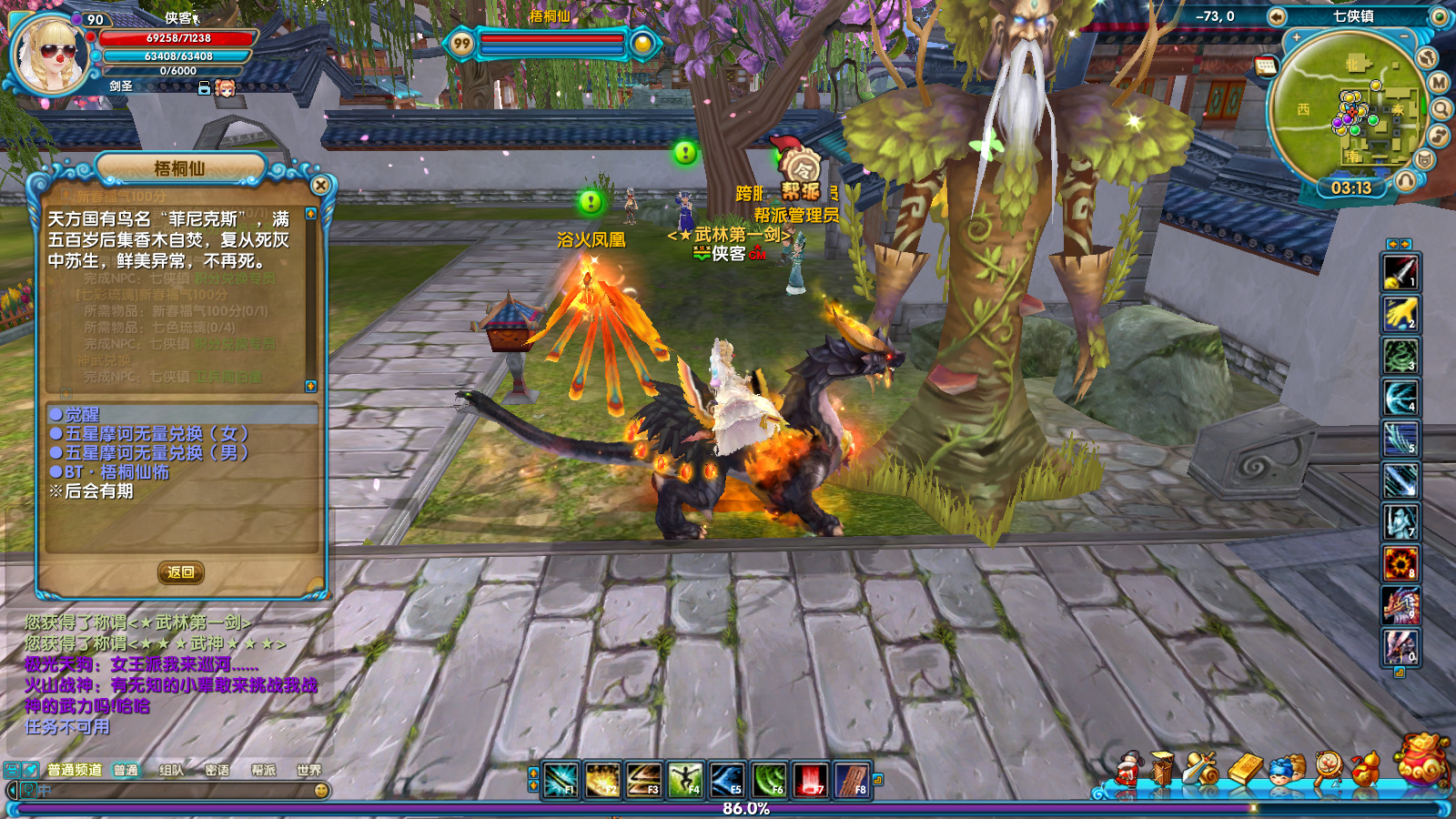
Task: Zoom in the minimap with plus button
Action: pos(1296,38)
